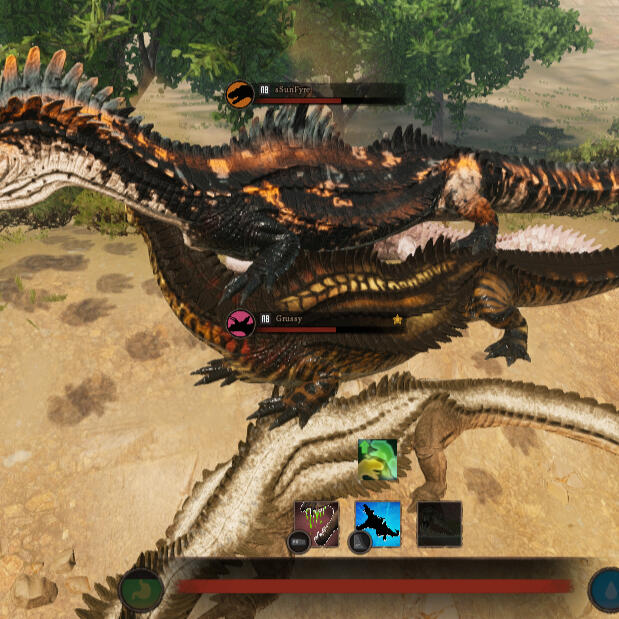Viewport: 619px width, 619px height.
Task: Click the green leafy buff icon
Action: tap(378, 460)
